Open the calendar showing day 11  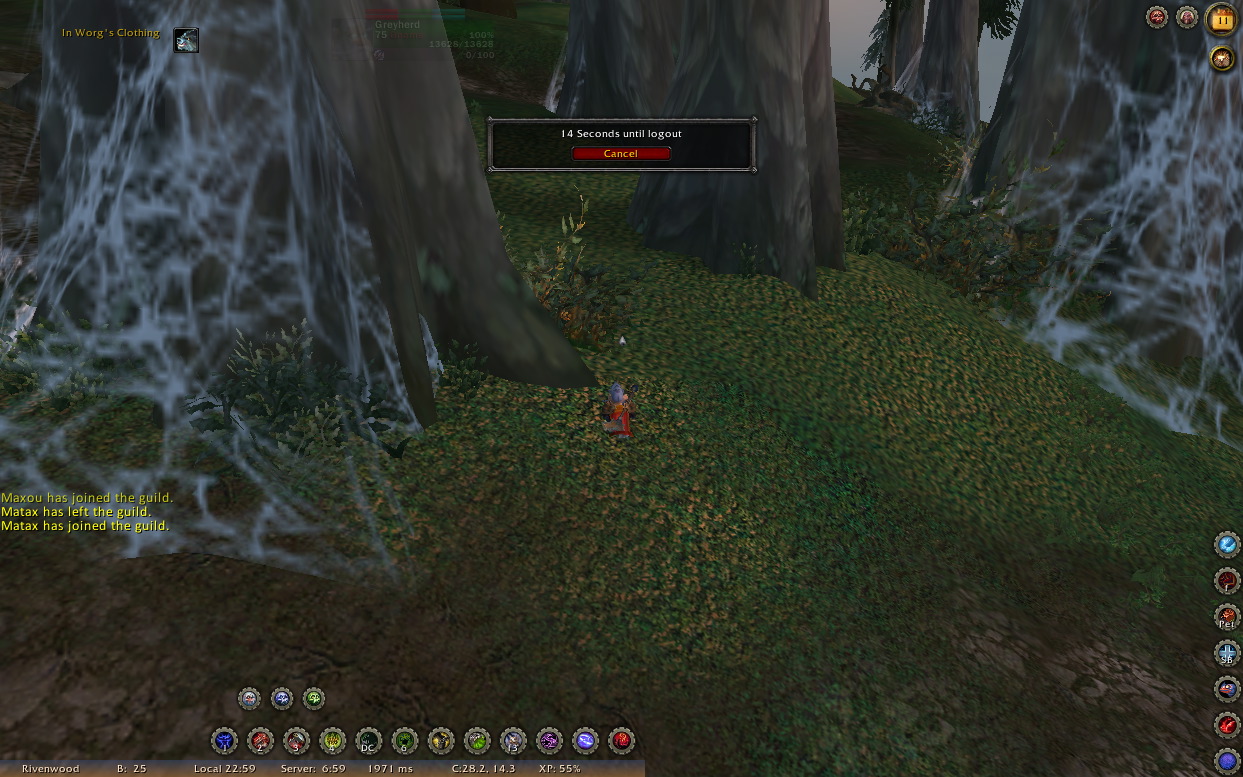pos(1221,19)
